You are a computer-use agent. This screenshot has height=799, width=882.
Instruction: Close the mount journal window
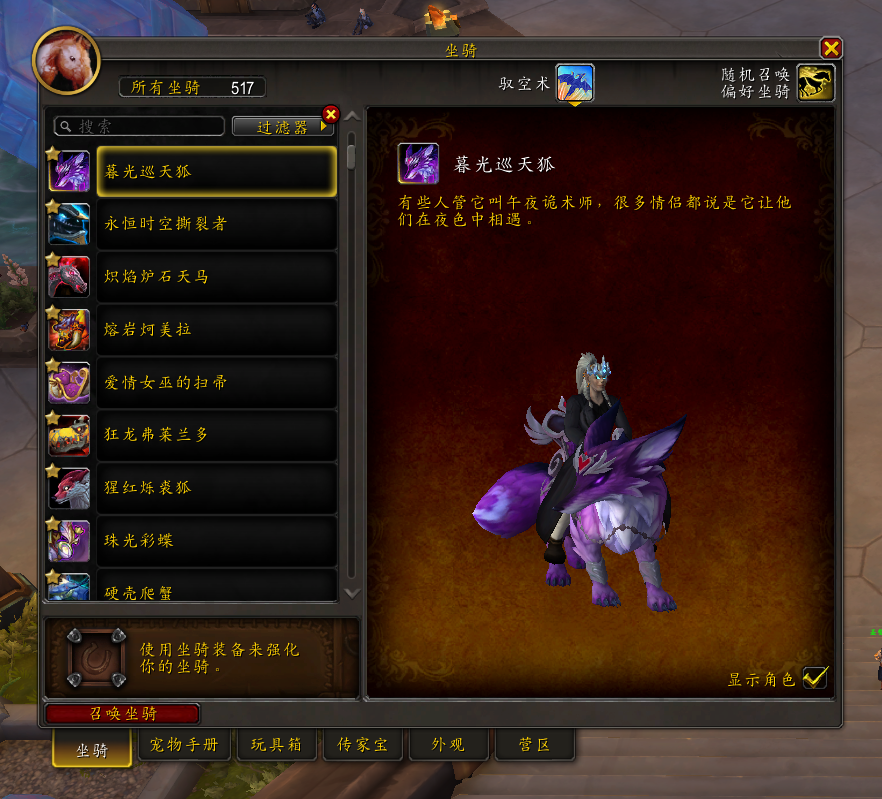[x=830, y=48]
